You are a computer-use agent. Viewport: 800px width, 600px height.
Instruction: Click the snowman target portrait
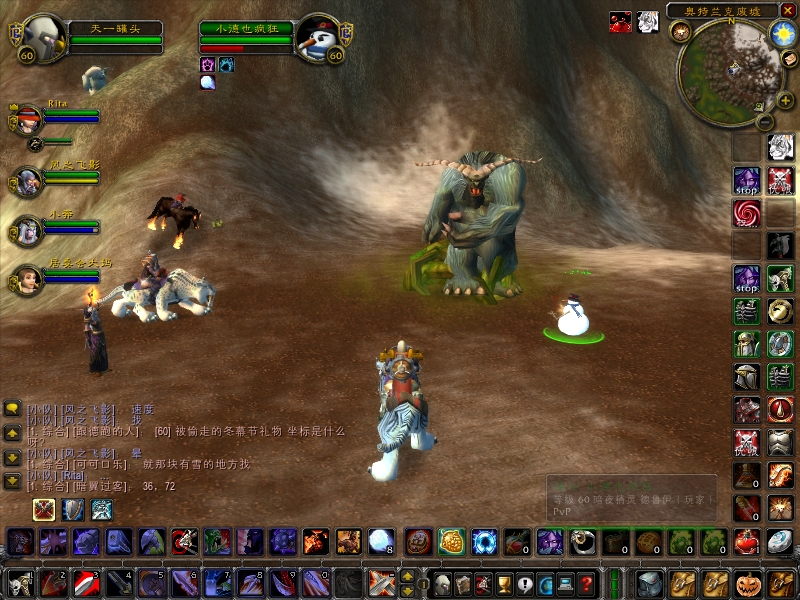point(320,40)
